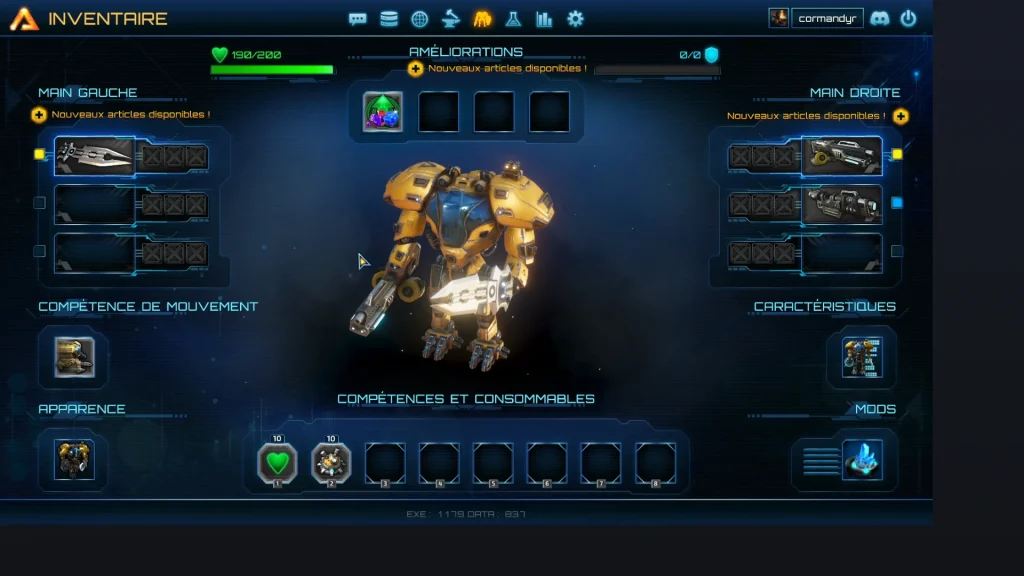The height and width of the screenshot is (576, 1024).
Task: Select the right-hand gun with yellow barrel
Action: (842, 155)
